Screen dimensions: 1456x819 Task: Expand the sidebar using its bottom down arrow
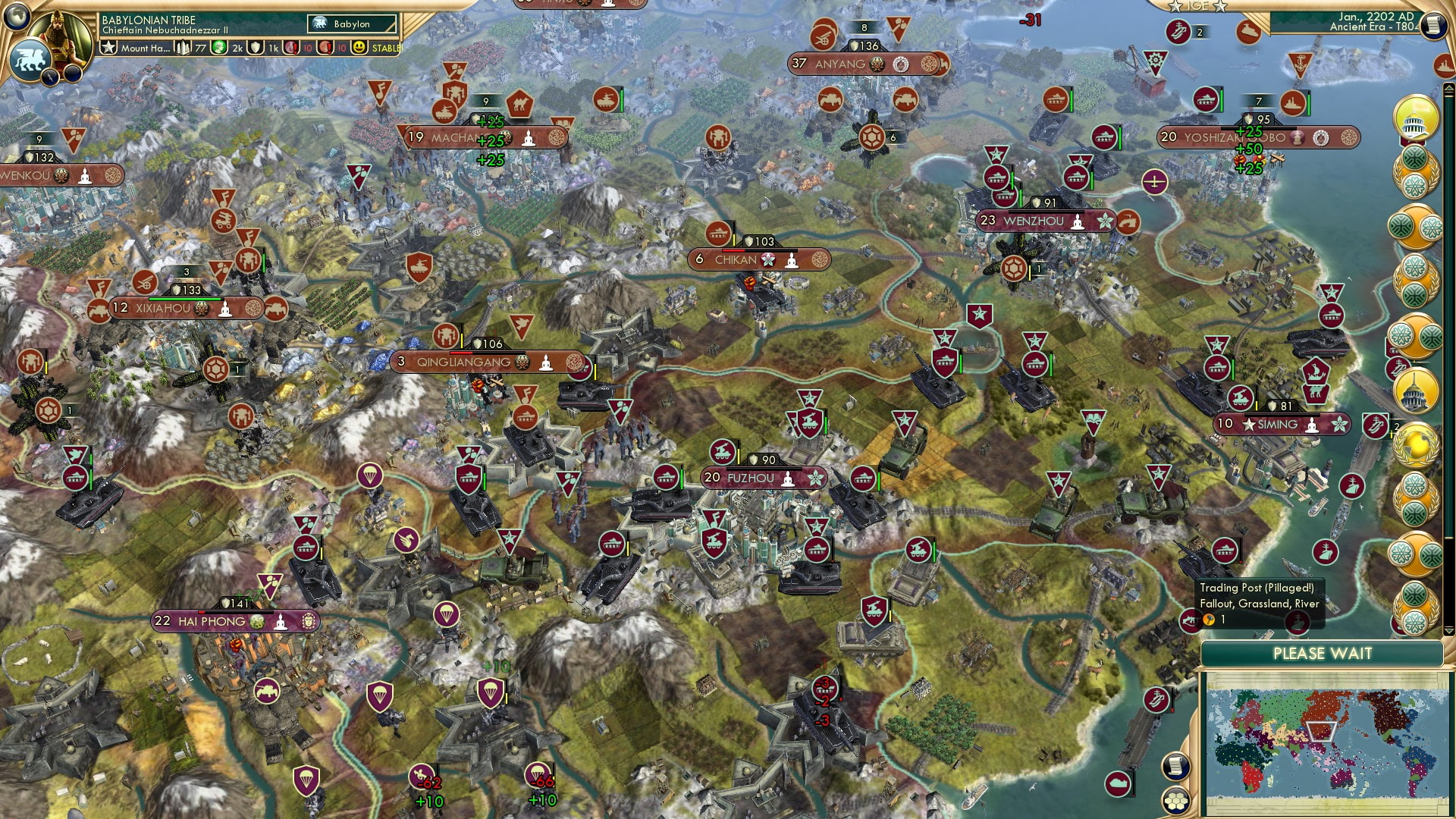tap(1448, 630)
